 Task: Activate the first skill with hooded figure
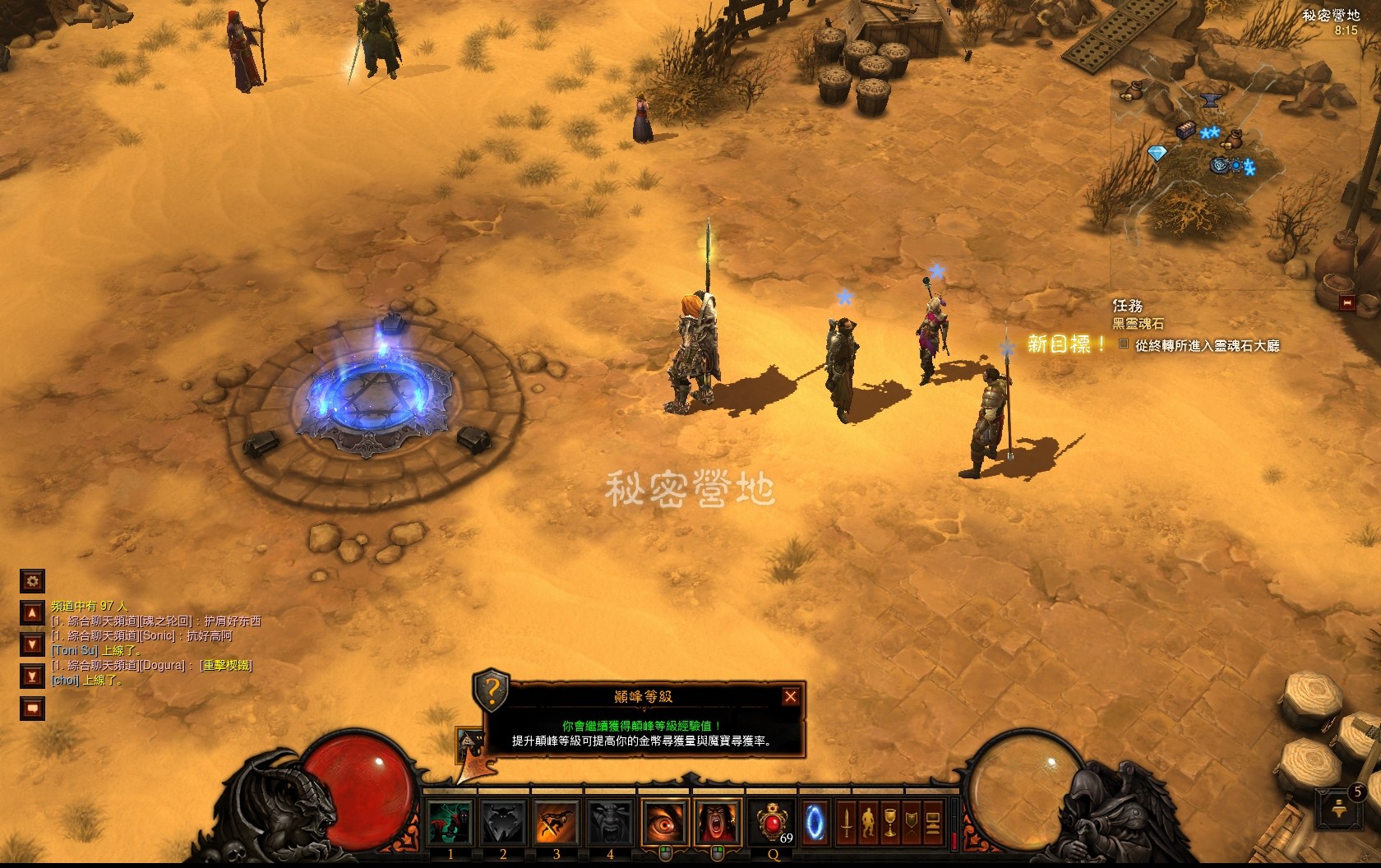point(450,821)
